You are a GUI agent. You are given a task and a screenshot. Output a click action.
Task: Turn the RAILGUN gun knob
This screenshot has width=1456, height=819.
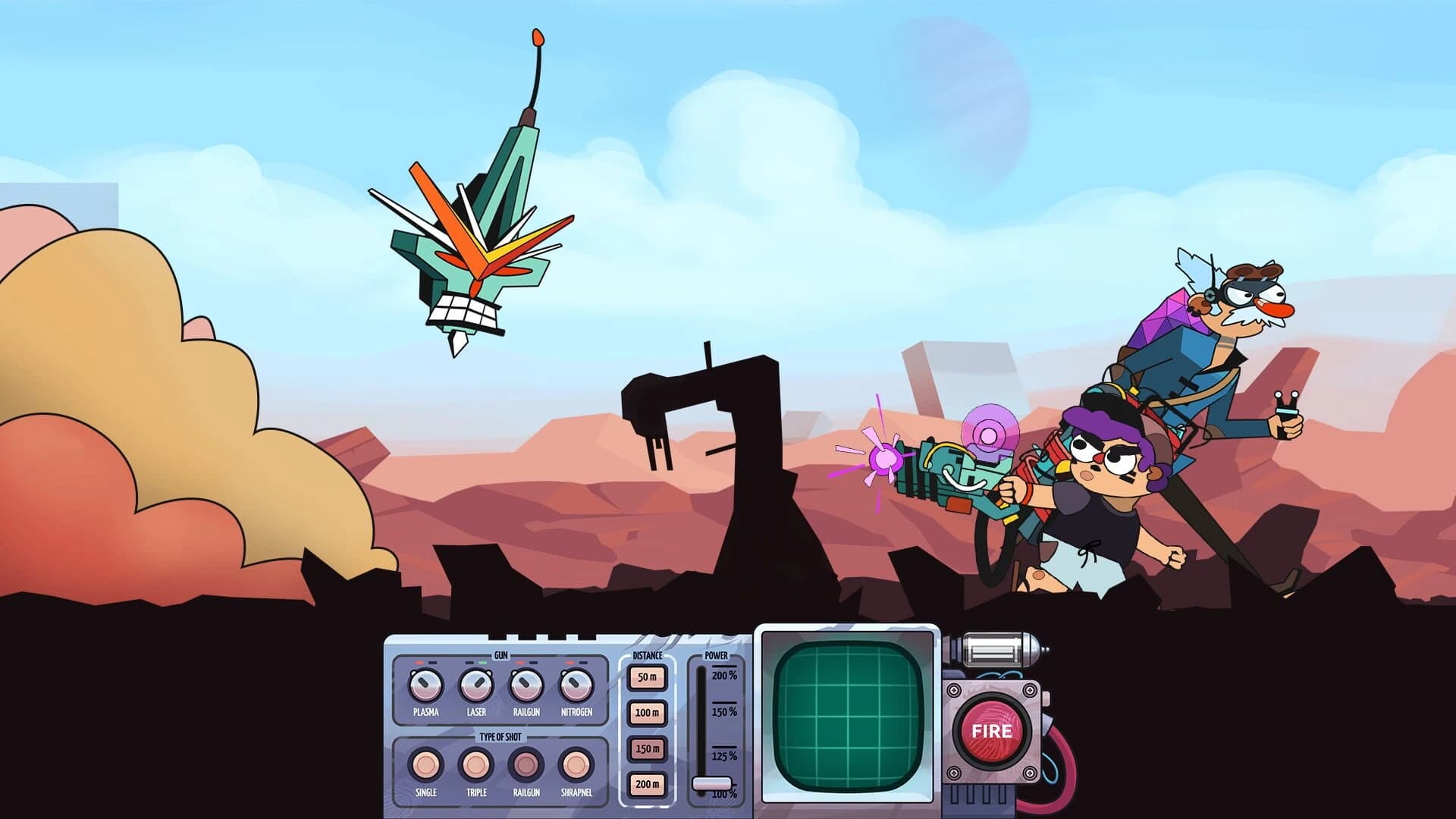point(526,686)
